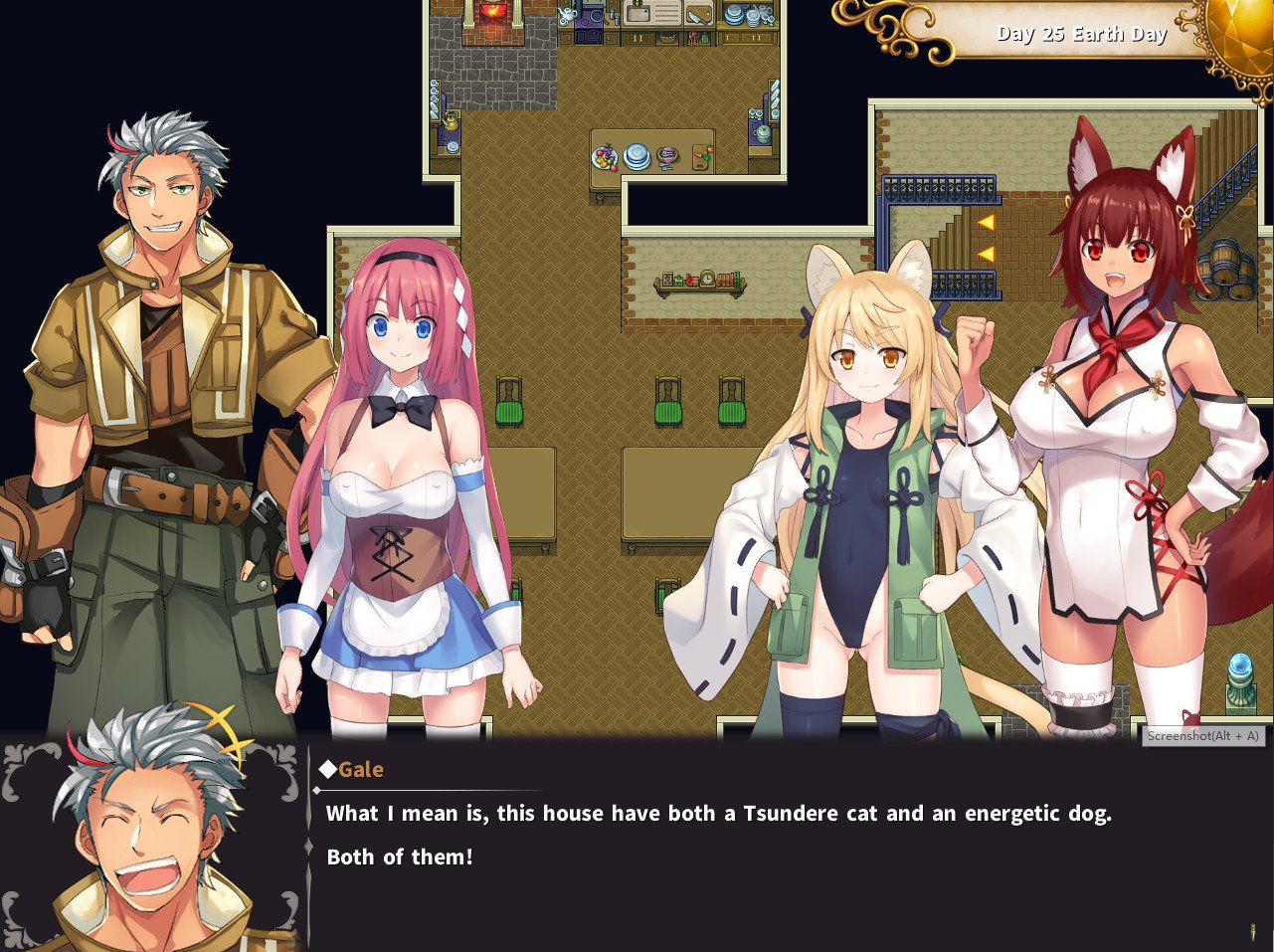Click the dialogue continue indicator icon
Image resolution: width=1274 pixels, height=952 pixels.
[x=1252, y=932]
